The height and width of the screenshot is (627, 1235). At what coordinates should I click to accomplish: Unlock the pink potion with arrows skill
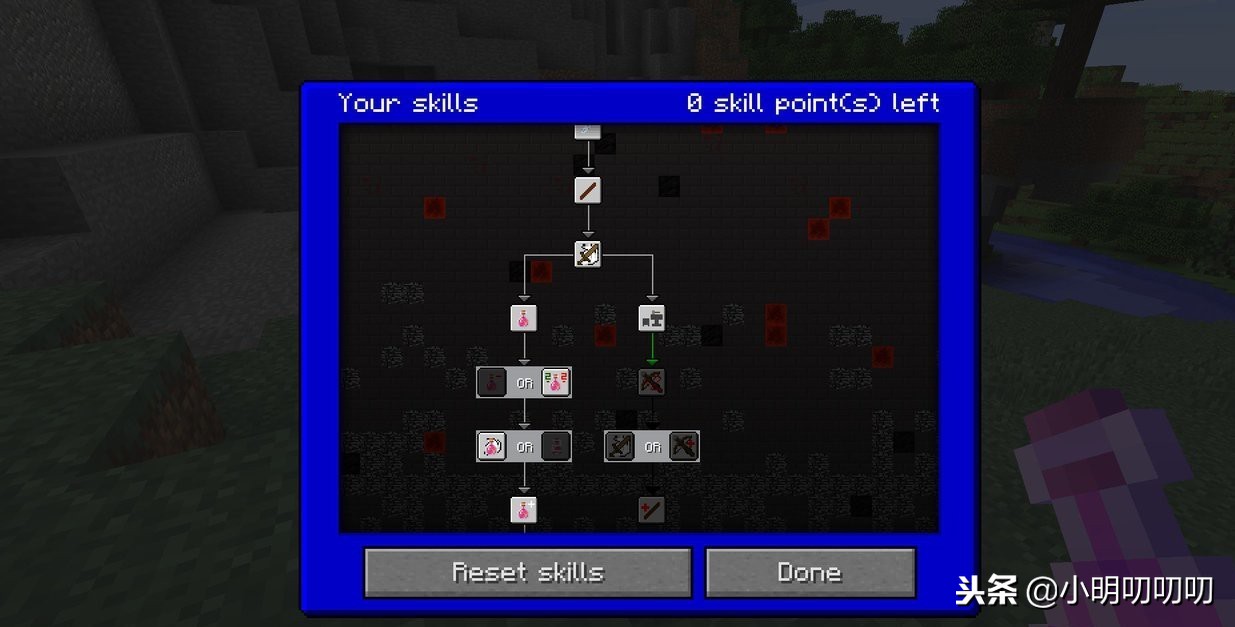(x=556, y=382)
